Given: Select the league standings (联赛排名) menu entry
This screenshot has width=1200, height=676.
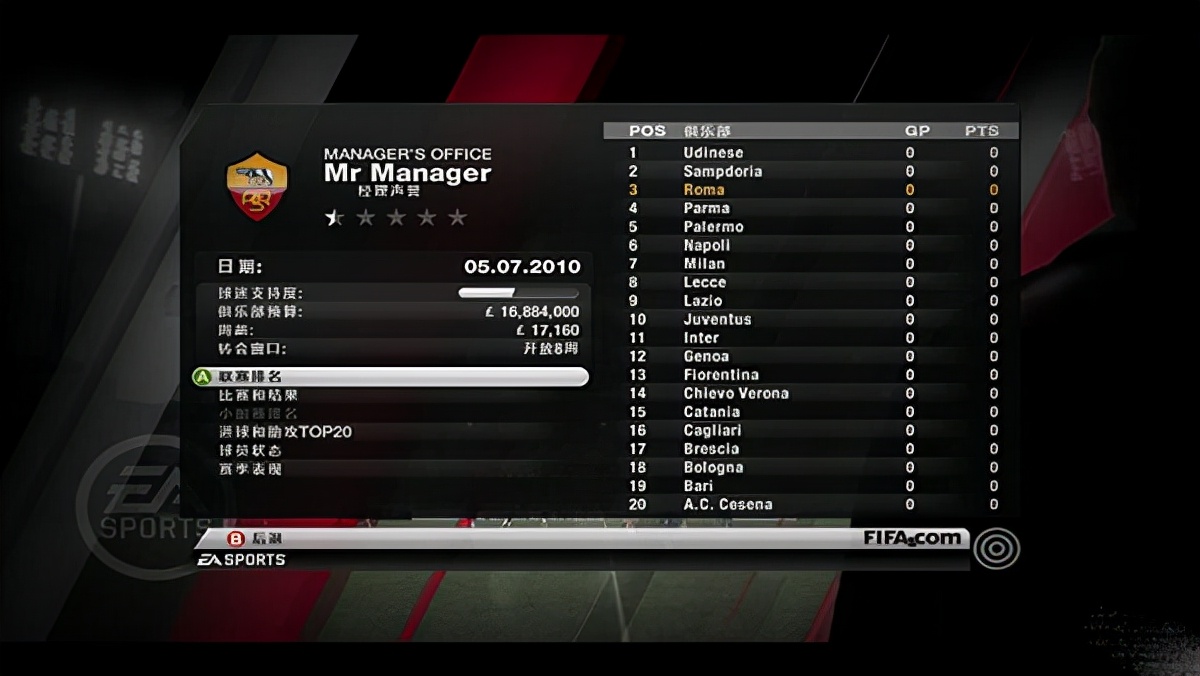Looking at the screenshot, I should tap(389, 377).
